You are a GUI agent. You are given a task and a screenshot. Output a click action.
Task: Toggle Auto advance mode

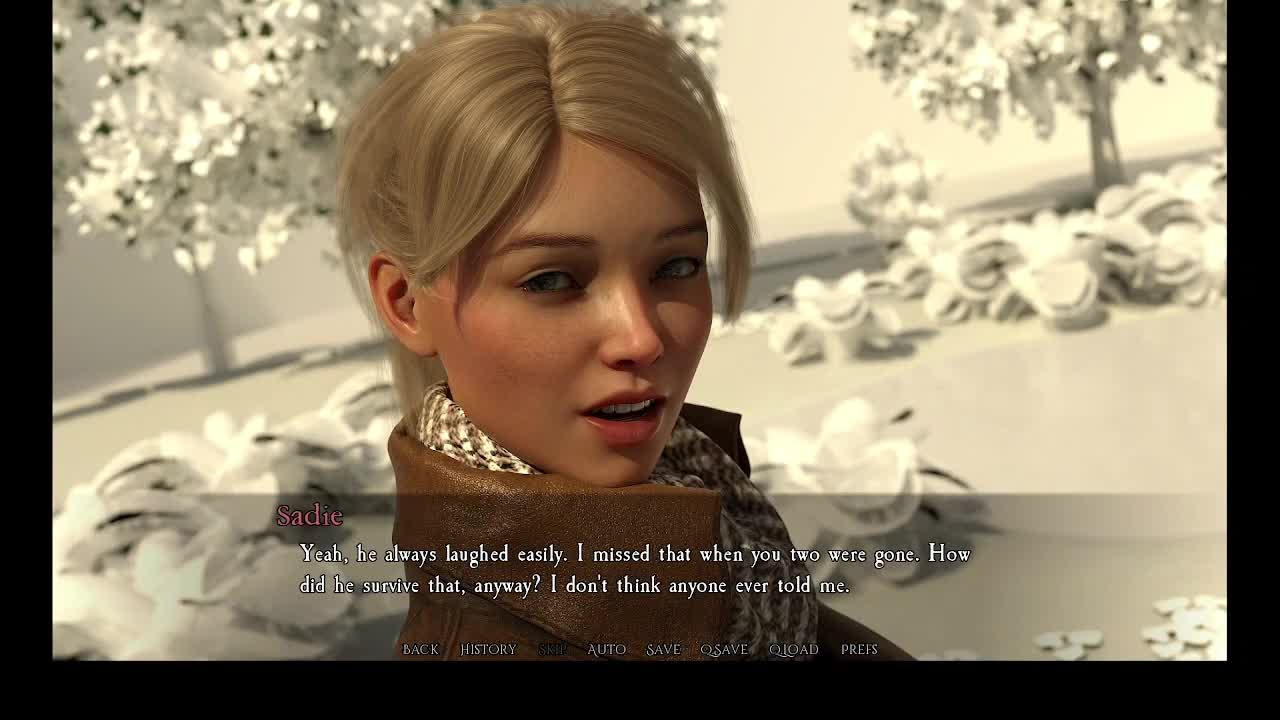tap(606, 650)
